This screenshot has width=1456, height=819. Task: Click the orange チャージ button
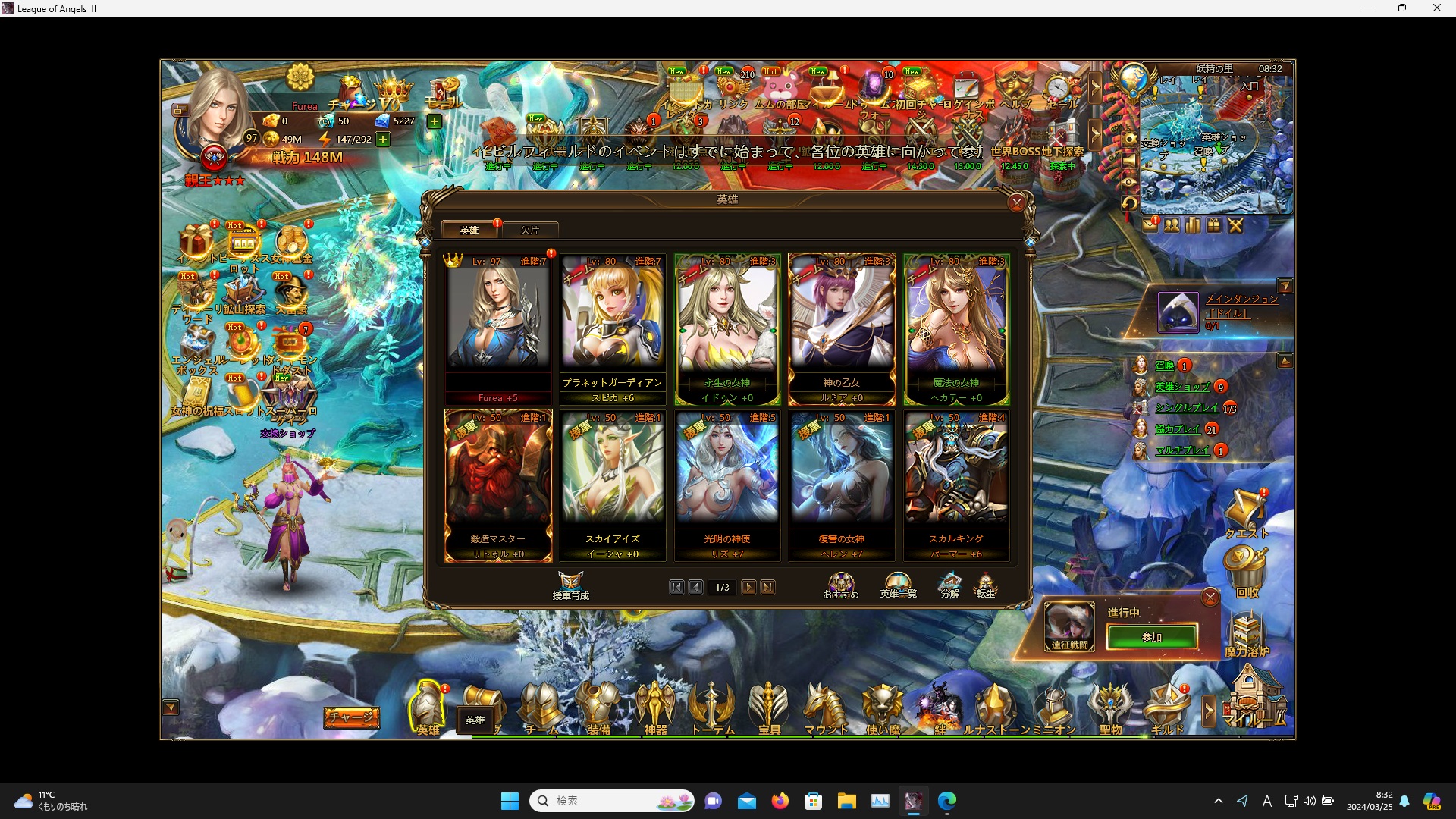(351, 717)
